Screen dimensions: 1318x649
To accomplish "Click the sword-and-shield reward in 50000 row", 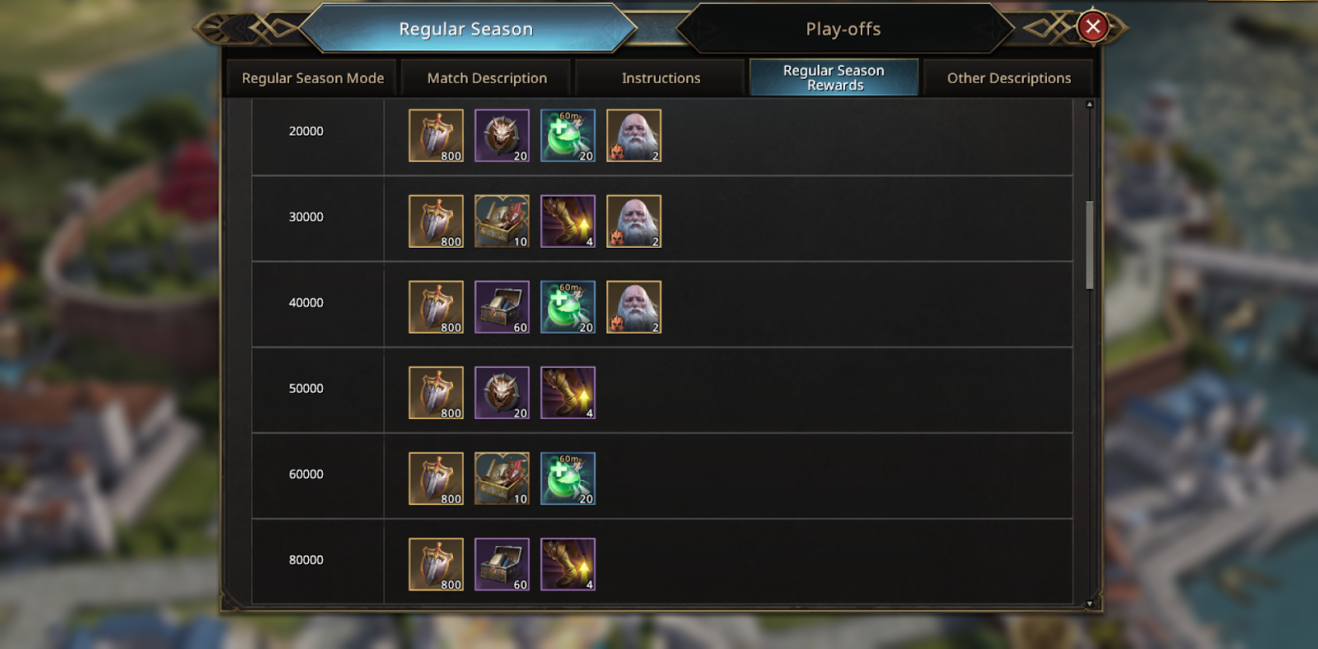I will (x=436, y=393).
